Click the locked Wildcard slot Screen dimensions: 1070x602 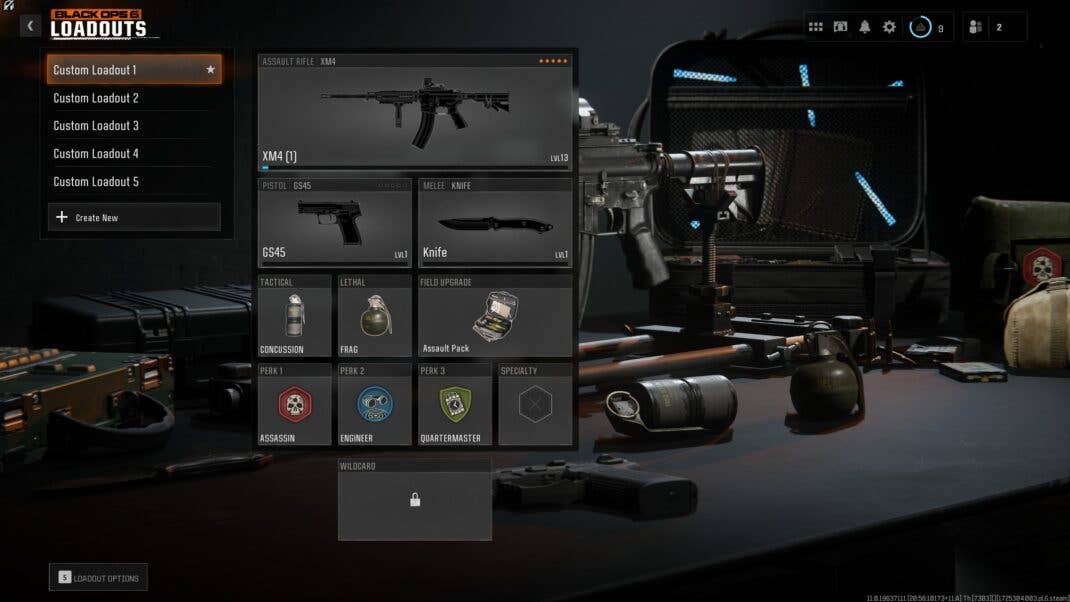tap(415, 500)
